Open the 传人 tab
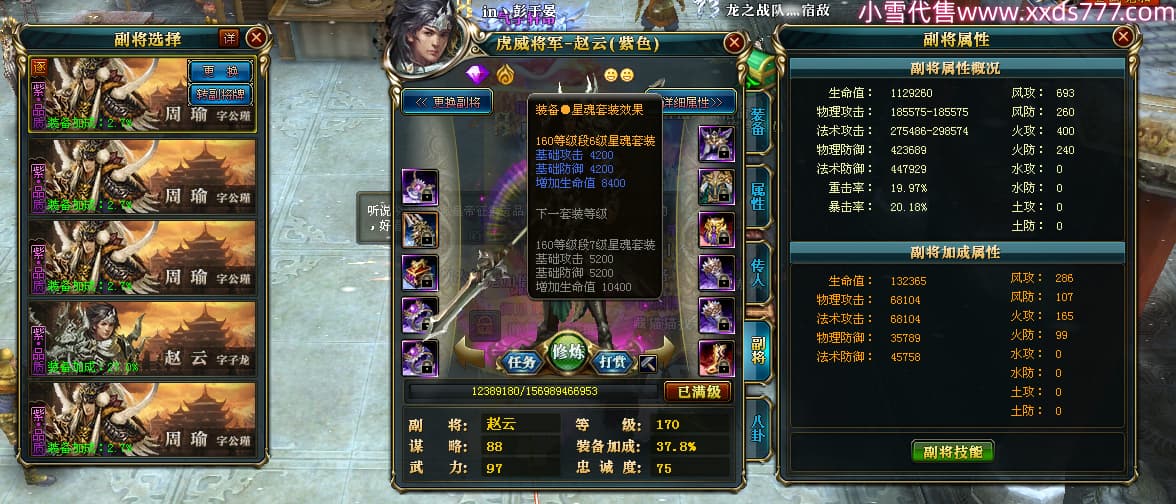Image resolution: width=1176 pixels, height=504 pixels. tap(757, 268)
